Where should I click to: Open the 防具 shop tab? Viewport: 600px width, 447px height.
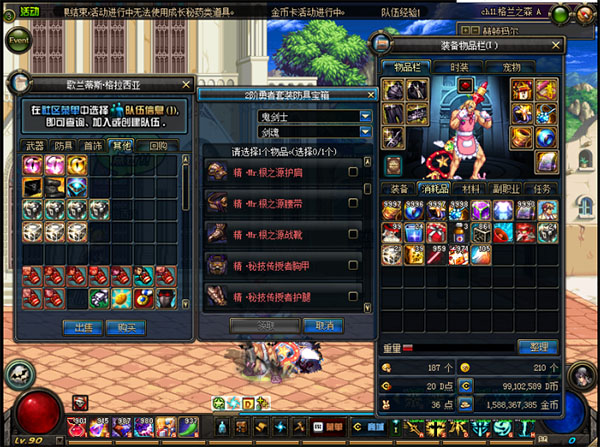[63, 146]
